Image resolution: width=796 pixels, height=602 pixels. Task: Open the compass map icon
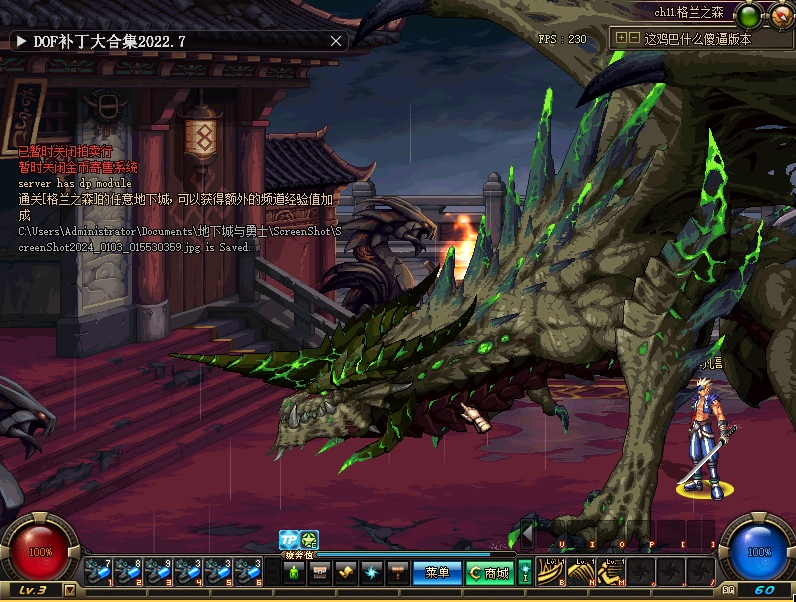pos(781,15)
